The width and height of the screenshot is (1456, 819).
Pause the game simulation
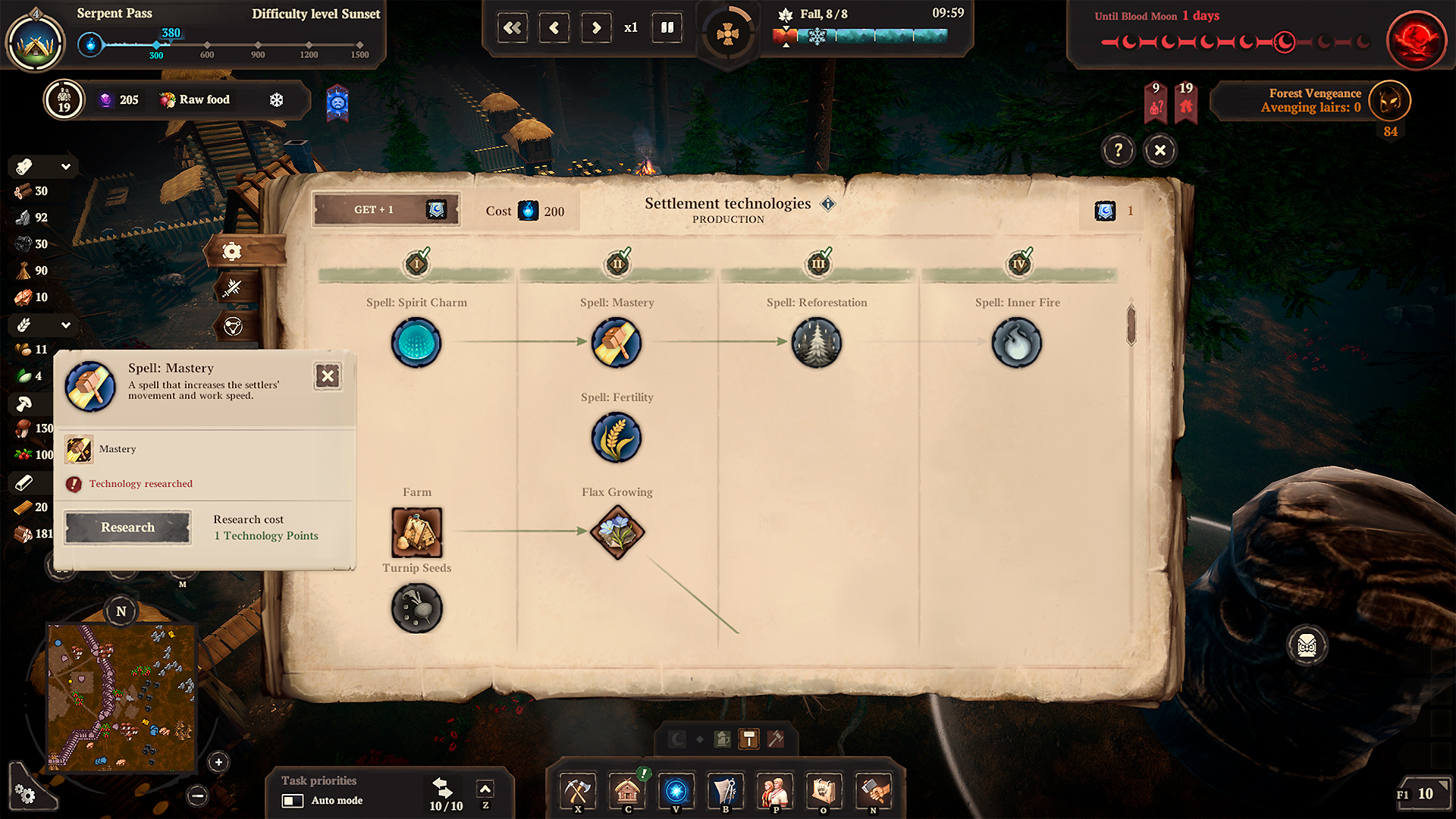tap(667, 27)
